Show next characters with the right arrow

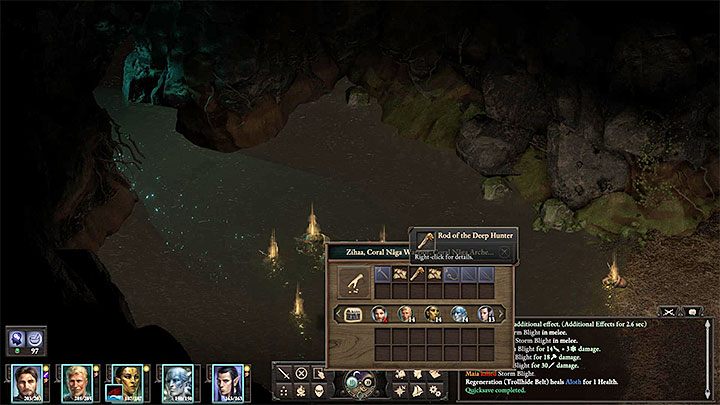(501, 315)
